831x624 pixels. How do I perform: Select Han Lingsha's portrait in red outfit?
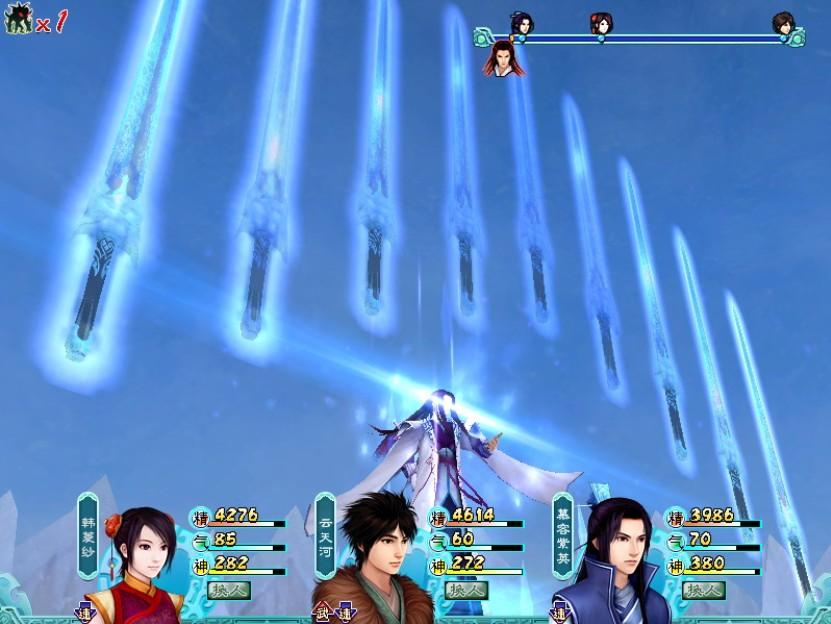138,570
